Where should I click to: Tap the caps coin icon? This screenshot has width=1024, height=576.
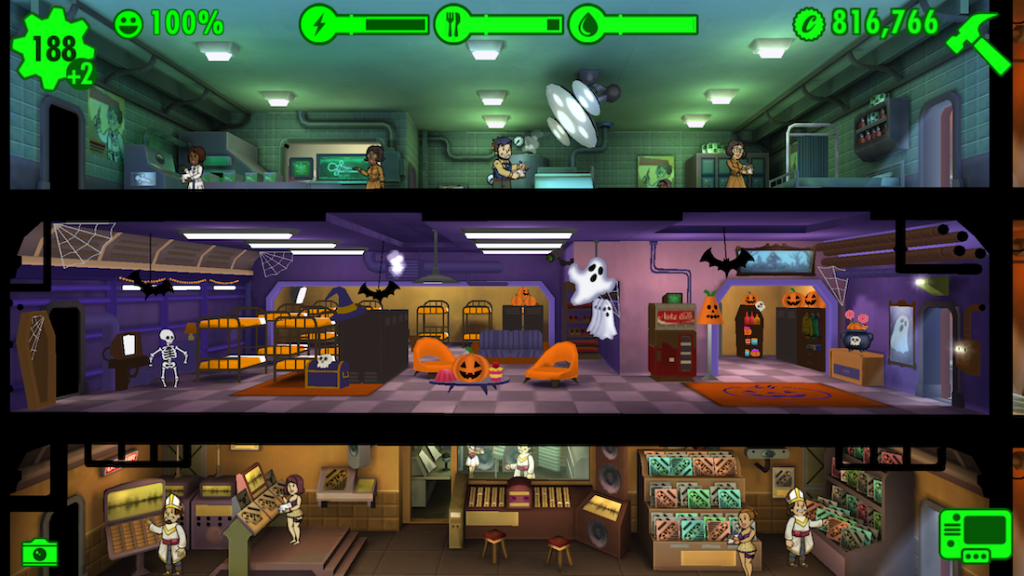tap(809, 23)
